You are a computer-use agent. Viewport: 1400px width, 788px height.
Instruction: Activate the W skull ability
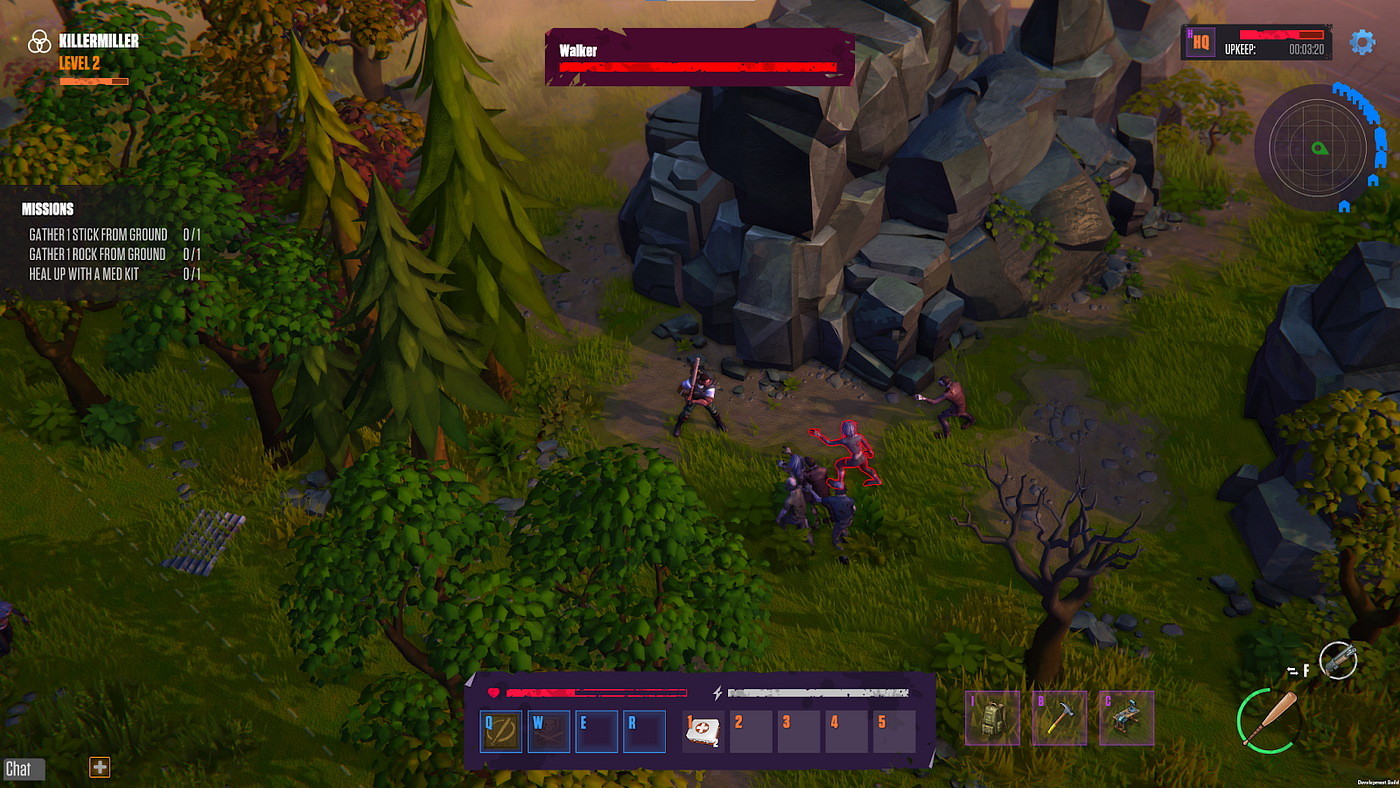click(x=549, y=732)
